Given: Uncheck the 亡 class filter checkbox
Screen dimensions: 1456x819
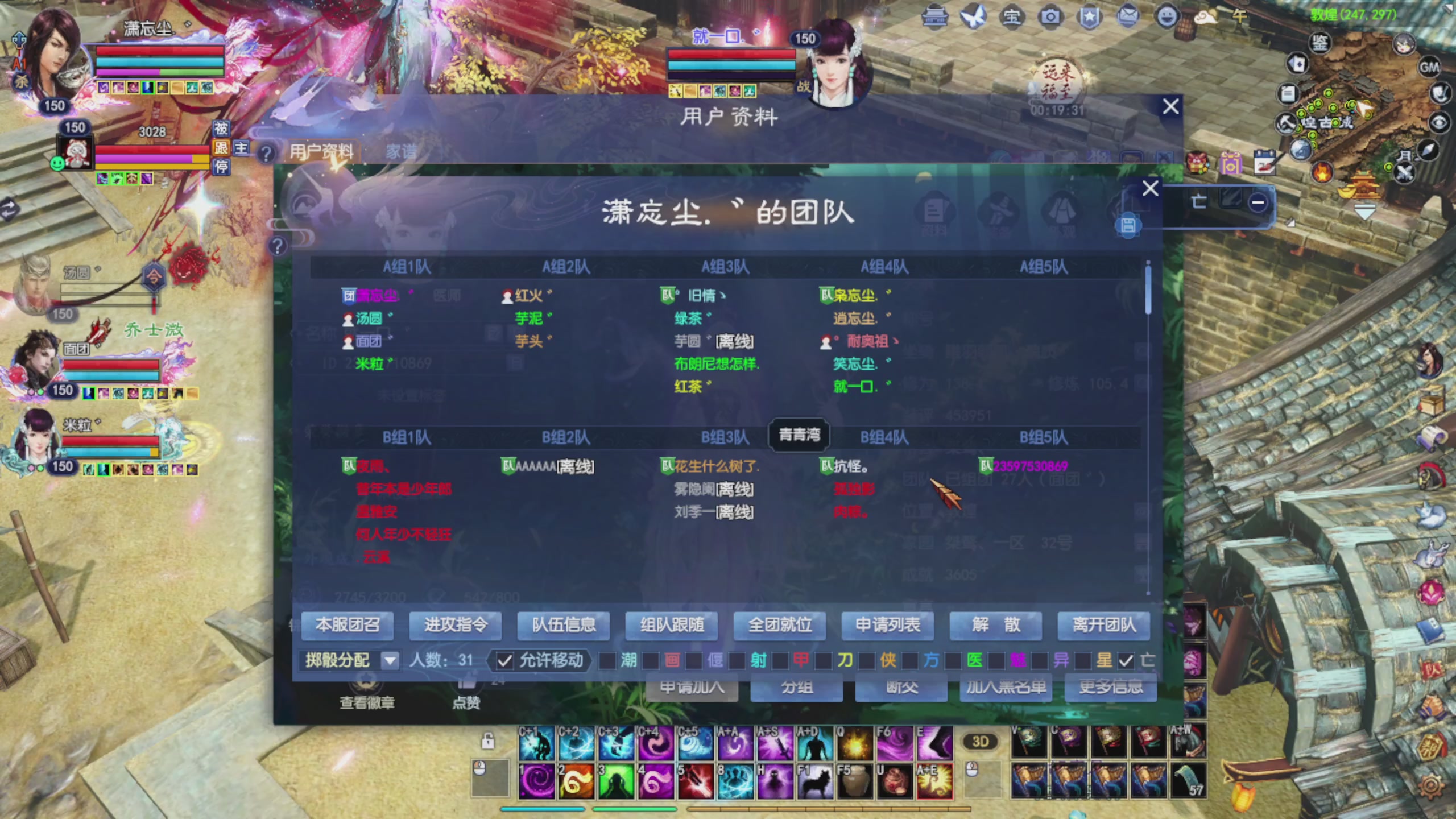Looking at the screenshot, I should (1126, 661).
